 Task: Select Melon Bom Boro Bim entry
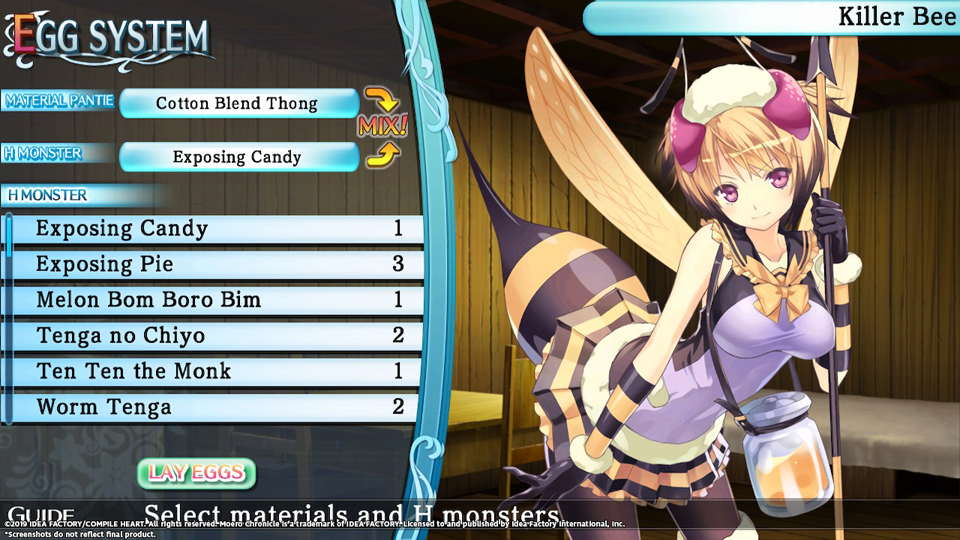click(215, 300)
